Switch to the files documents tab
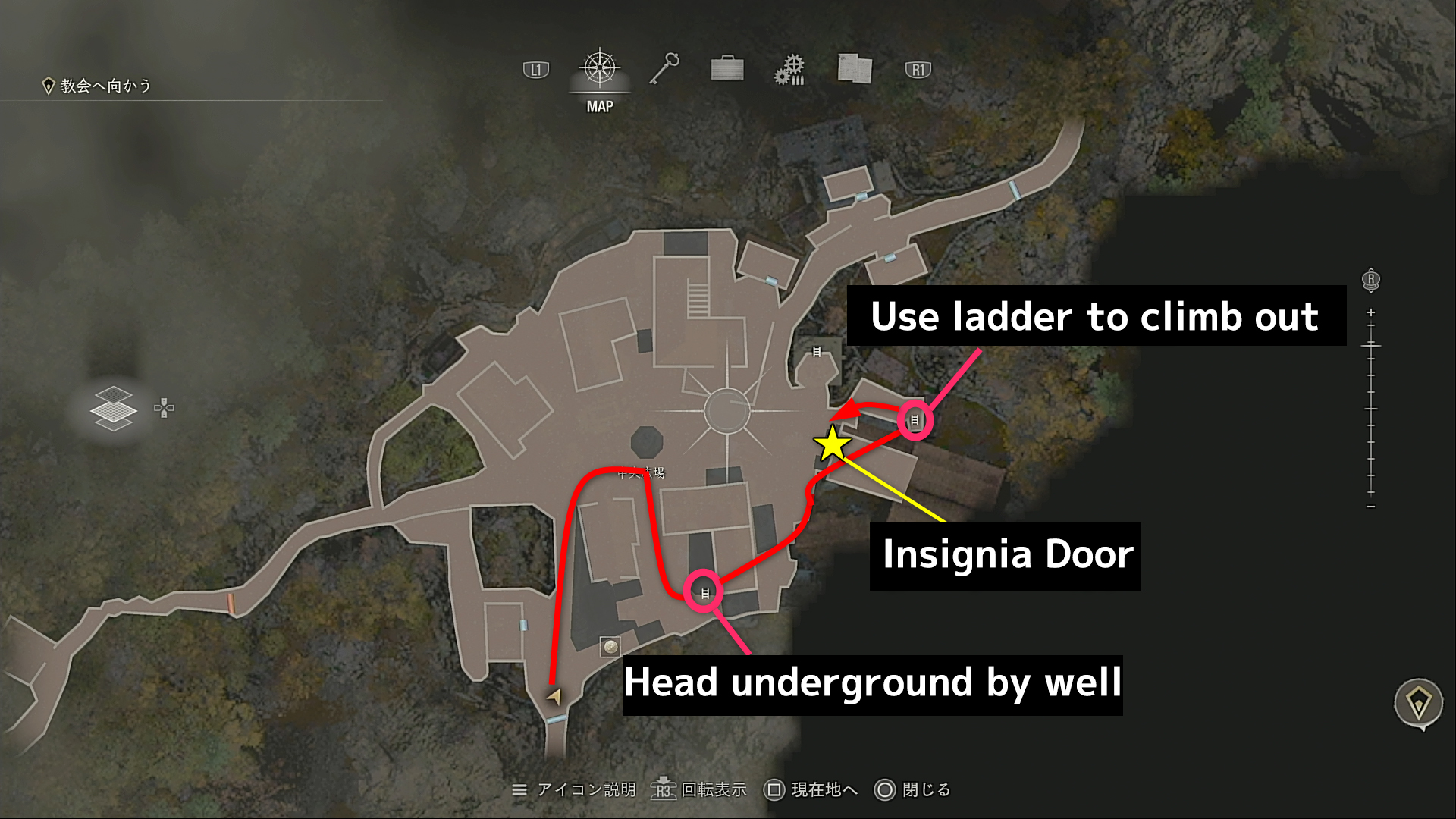 [x=855, y=69]
